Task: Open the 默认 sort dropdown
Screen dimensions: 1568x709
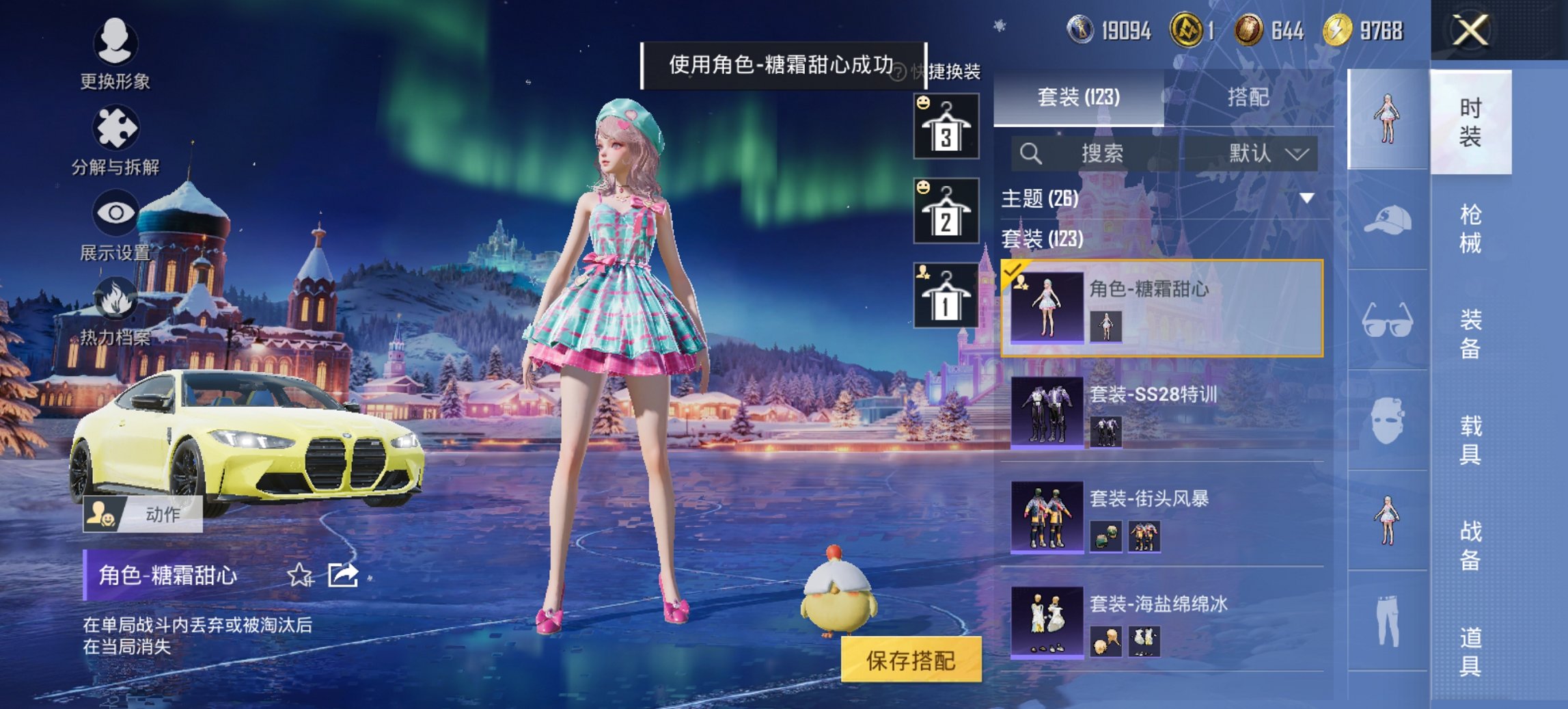Action: (1267, 154)
